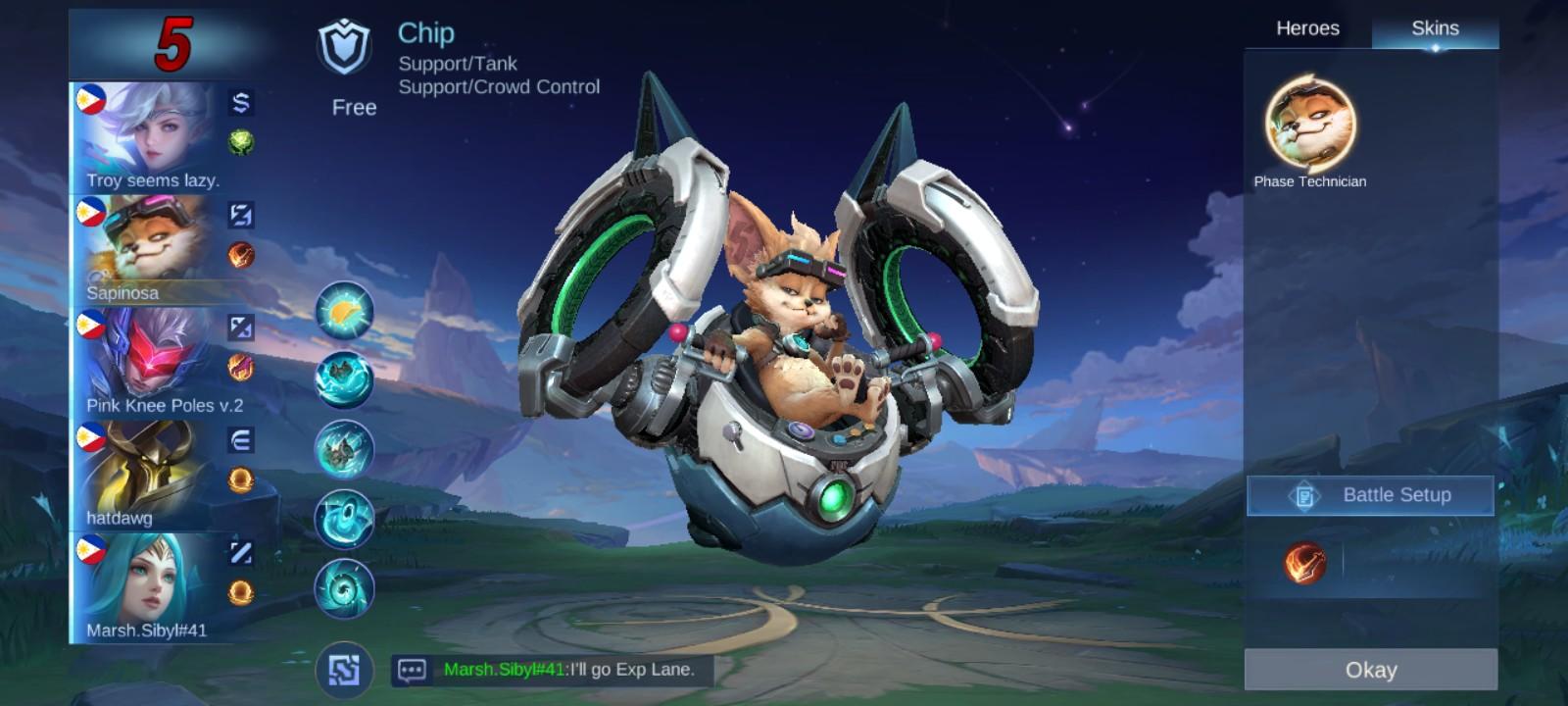Viewport: 1568px width, 706px height.
Task: Switch to the Skins tab
Action: point(1437,28)
